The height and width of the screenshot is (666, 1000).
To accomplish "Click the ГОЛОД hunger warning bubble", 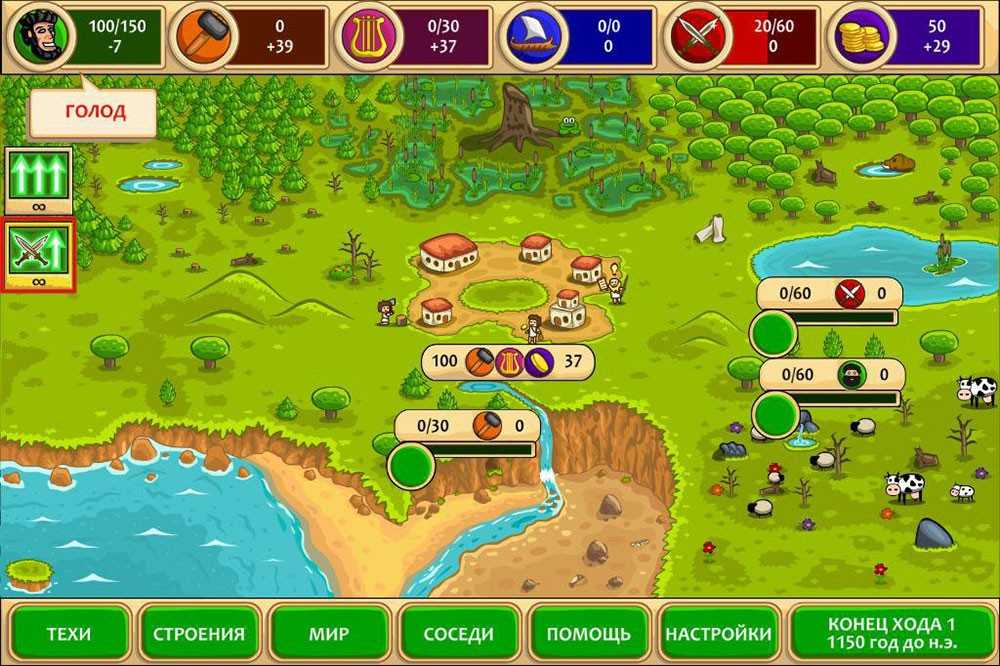I will [94, 112].
